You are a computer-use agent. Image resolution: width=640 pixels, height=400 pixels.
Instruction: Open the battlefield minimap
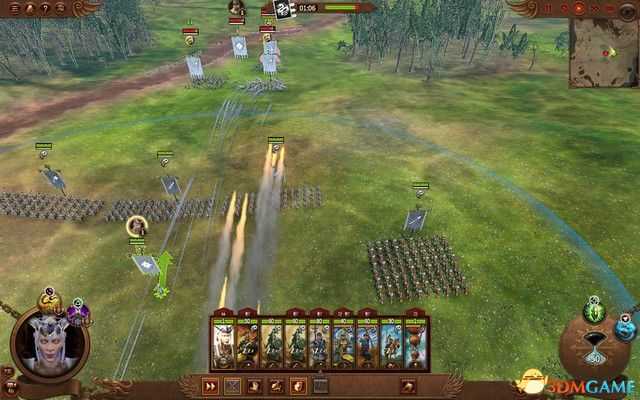(x=602, y=52)
